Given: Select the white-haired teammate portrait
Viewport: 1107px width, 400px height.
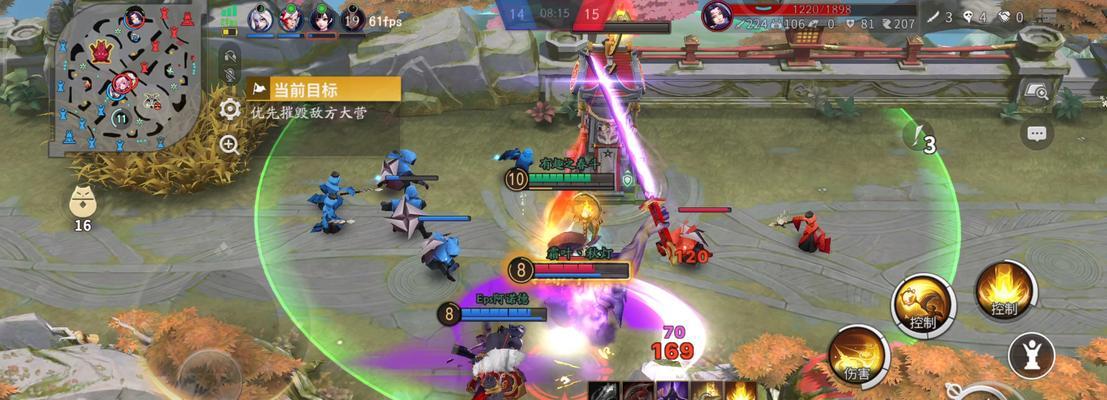Looking at the screenshot, I should click(x=260, y=17).
